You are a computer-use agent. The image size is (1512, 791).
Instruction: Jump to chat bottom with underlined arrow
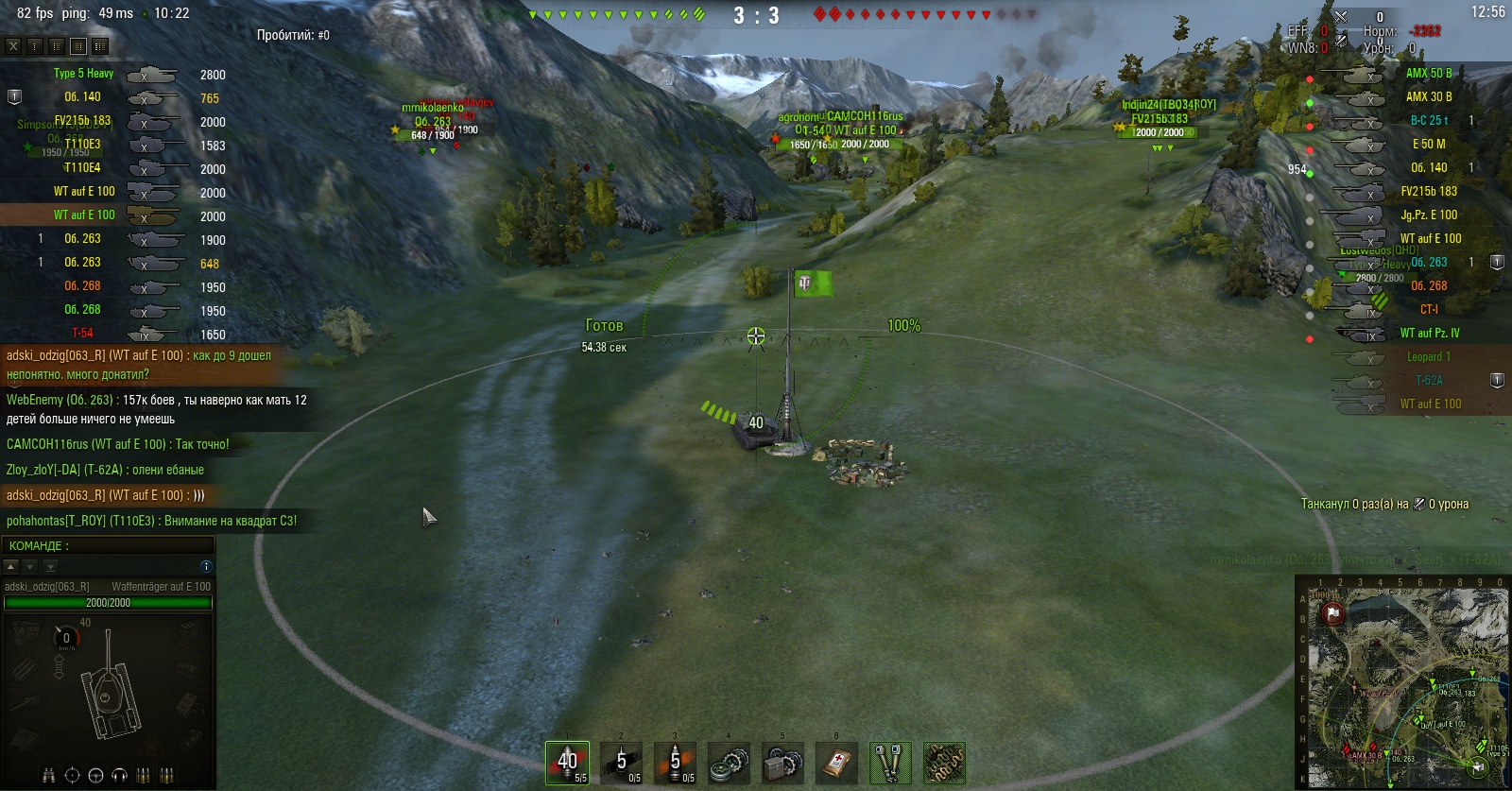pyautogui.click(x=51, y=566)
